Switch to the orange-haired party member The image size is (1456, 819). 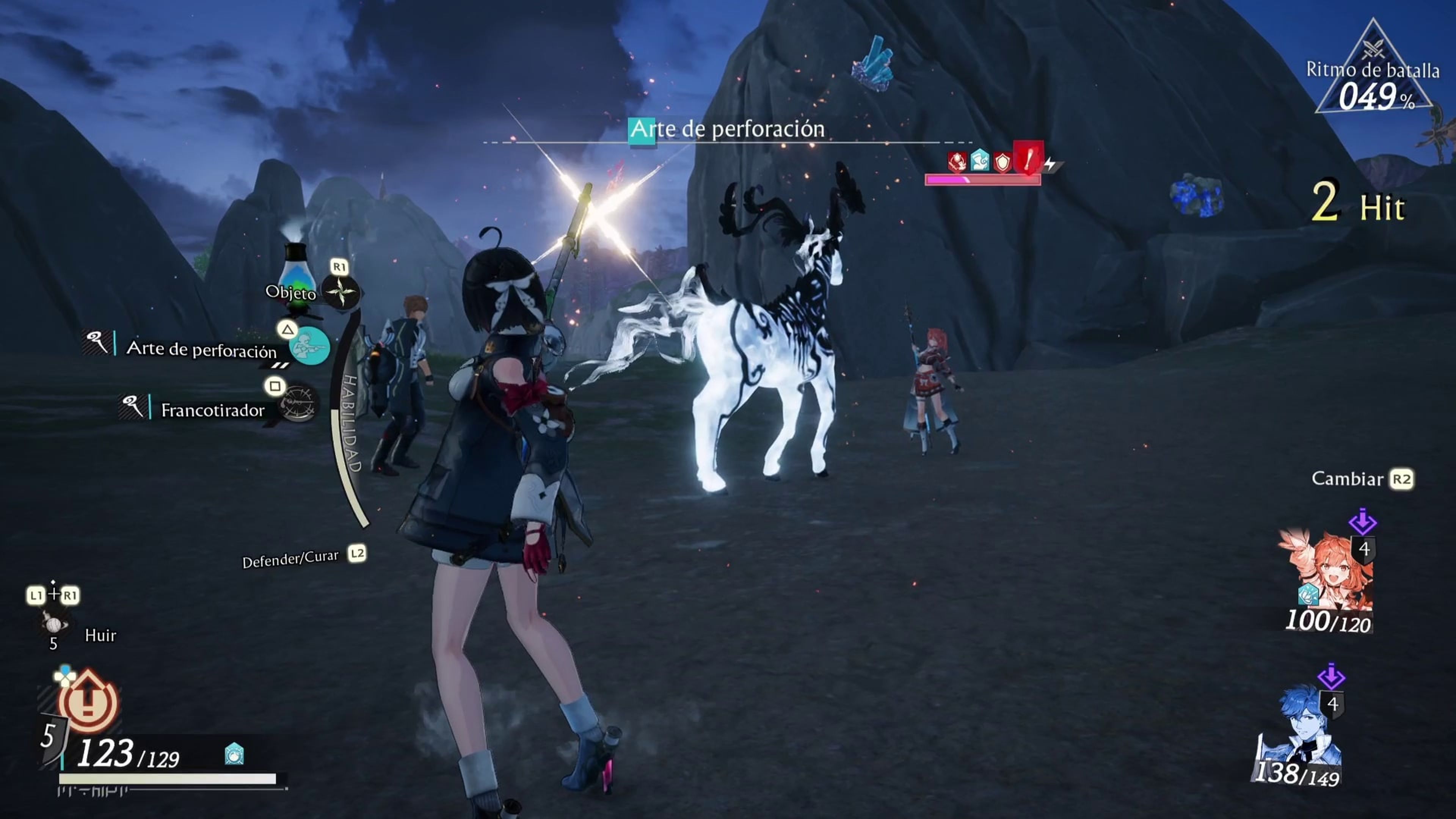point(1325,576)
